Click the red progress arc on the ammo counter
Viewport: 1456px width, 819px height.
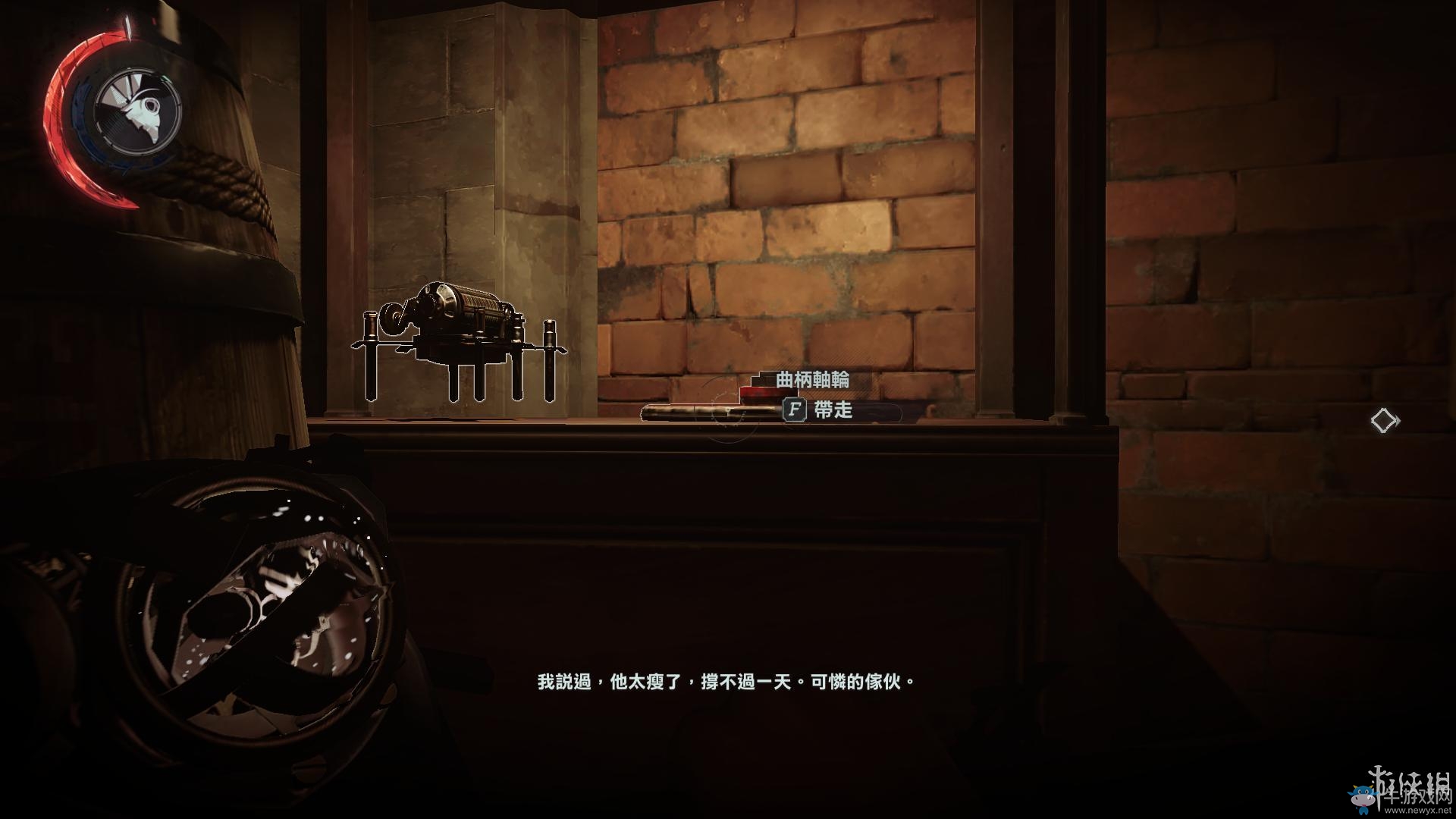pos(57,99)
